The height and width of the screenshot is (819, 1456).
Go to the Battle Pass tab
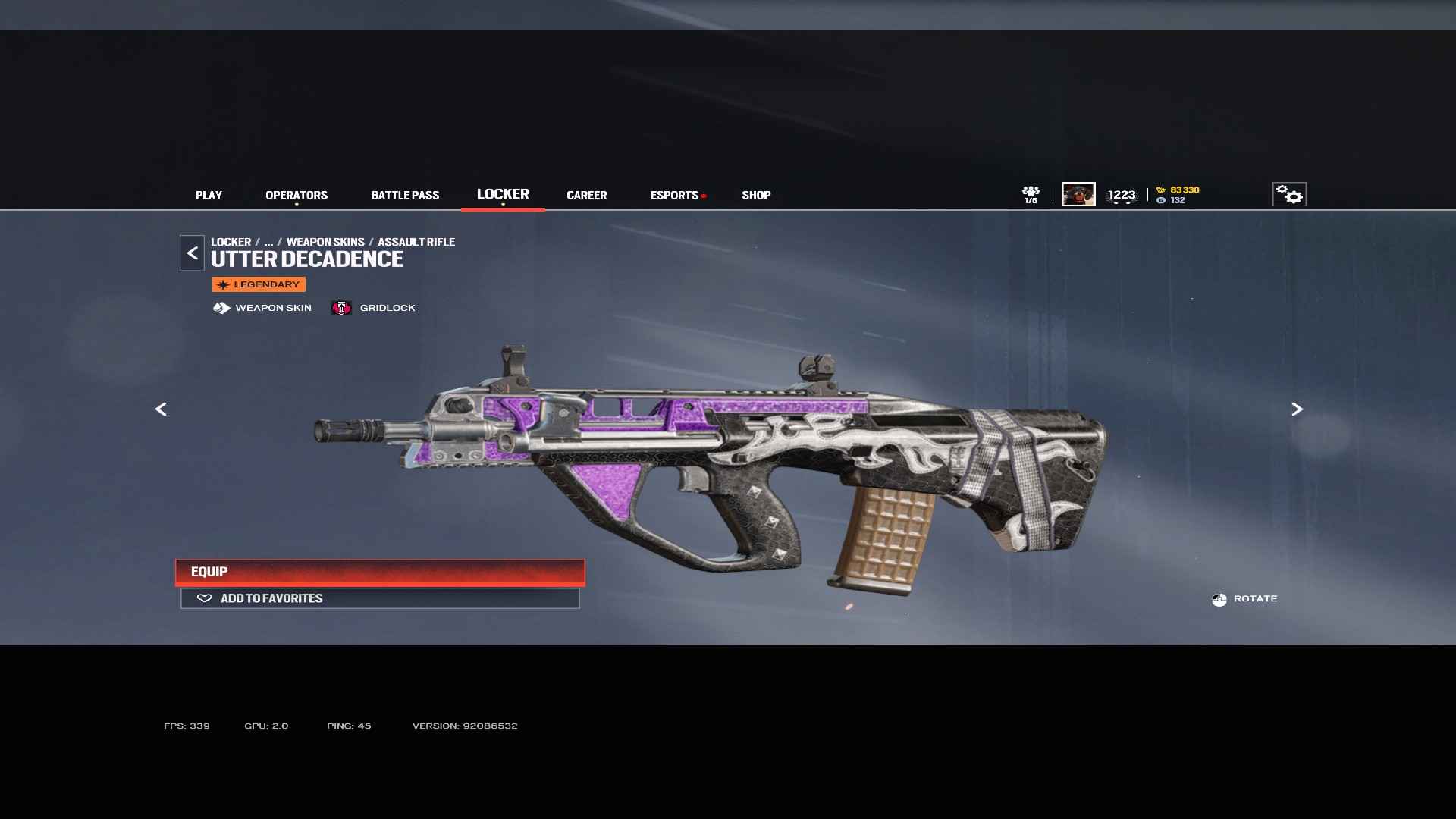405,195
